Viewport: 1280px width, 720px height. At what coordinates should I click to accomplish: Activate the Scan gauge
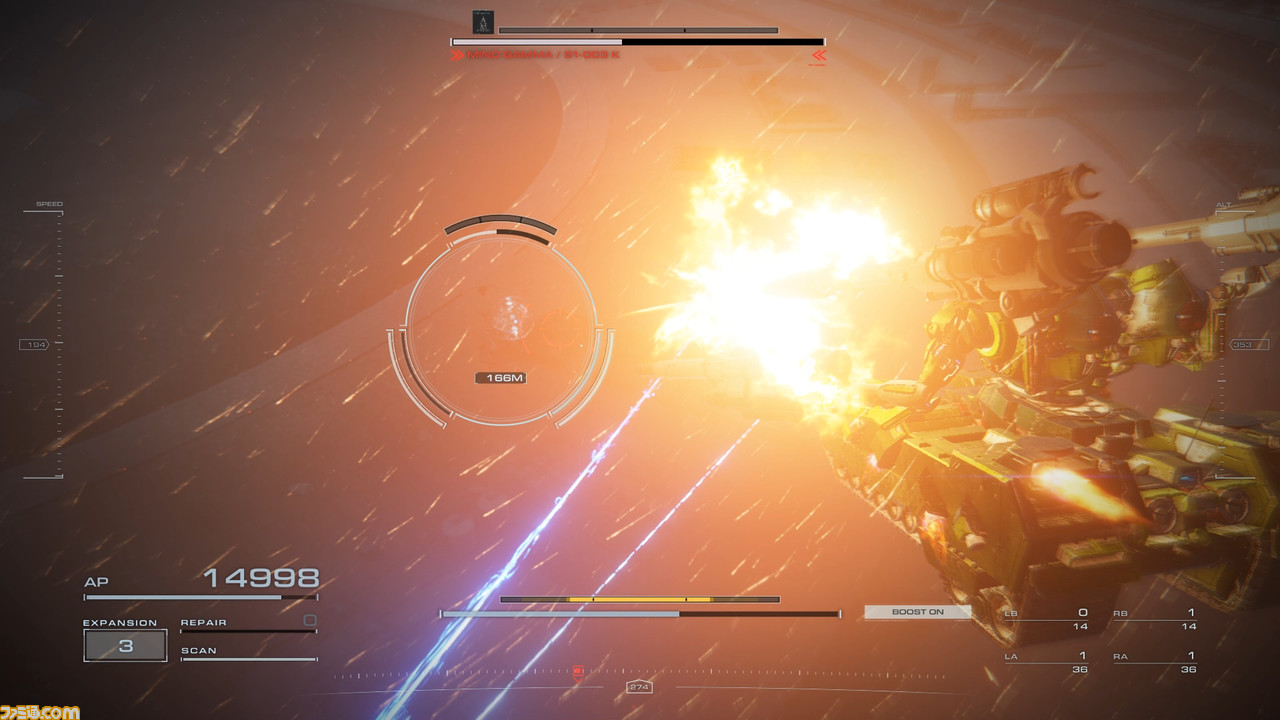point(248,657)
